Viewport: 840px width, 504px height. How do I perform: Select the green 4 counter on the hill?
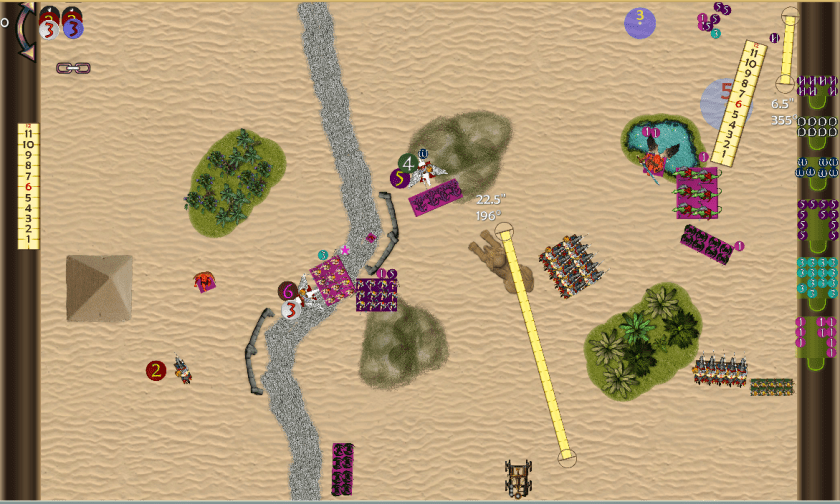407,162
